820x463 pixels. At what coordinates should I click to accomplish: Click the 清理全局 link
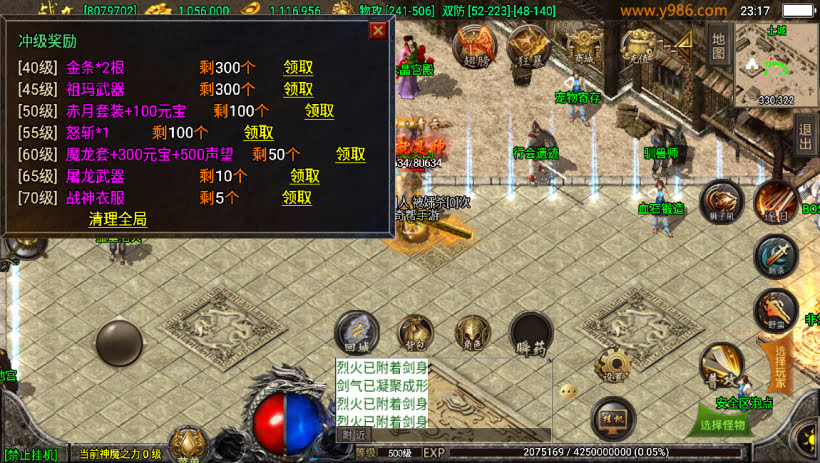[118, 219]
